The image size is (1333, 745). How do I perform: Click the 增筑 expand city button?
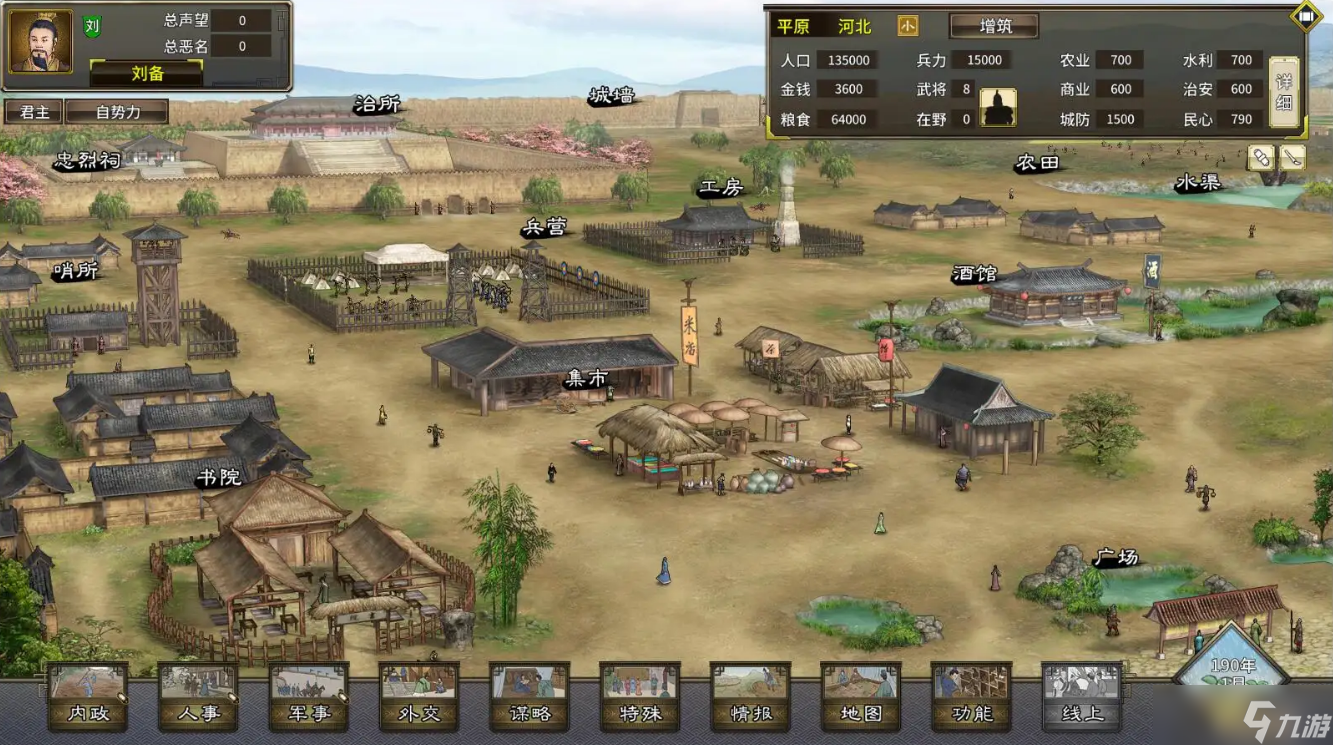(993, 26)
